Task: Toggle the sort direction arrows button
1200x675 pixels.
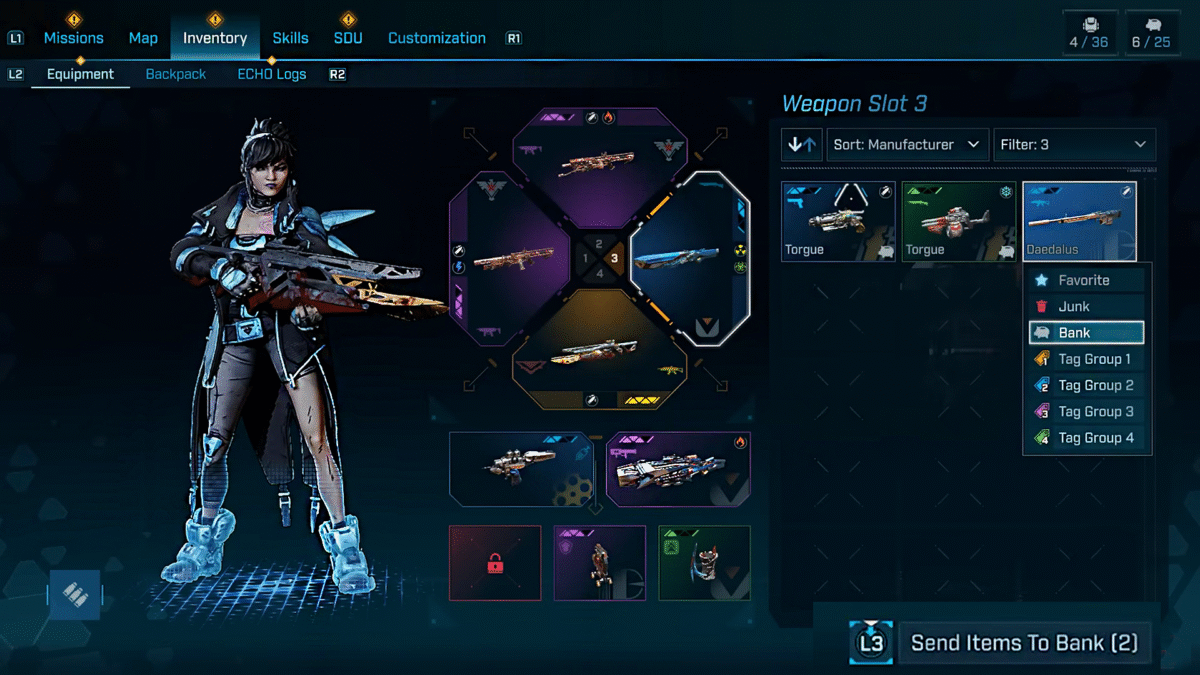Action: point(802,145)
